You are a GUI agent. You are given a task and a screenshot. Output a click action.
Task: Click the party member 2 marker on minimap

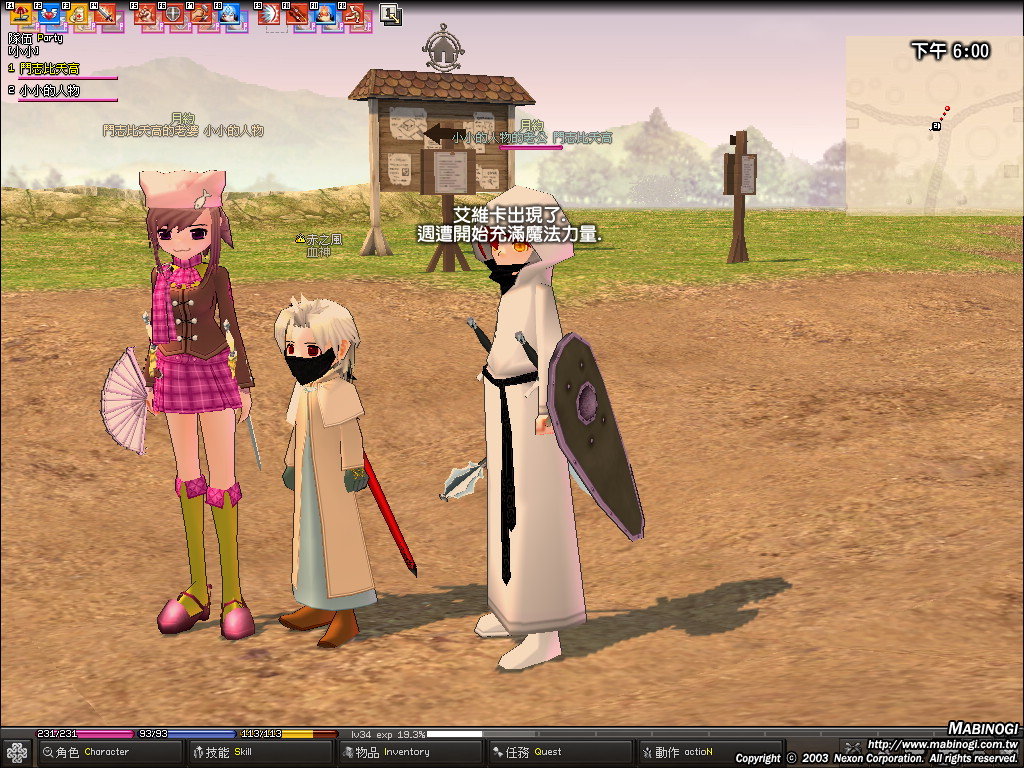click(936, 126)
